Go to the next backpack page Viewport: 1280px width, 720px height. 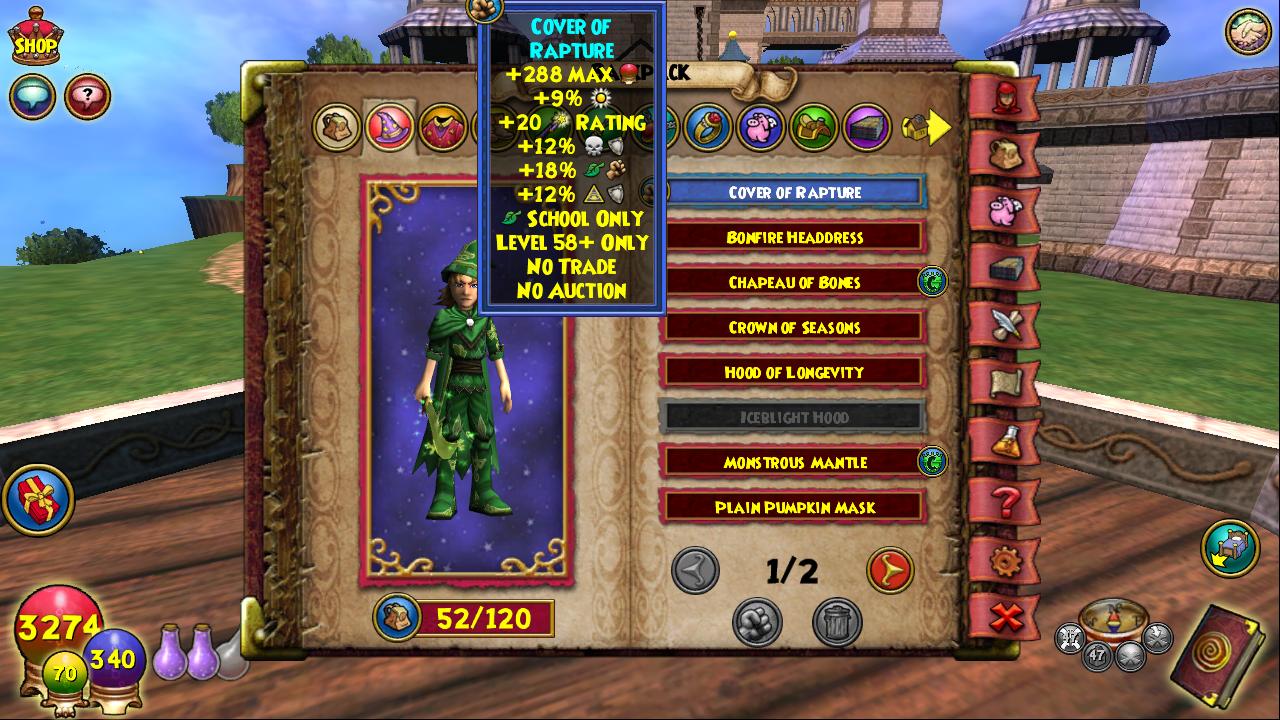889,570
